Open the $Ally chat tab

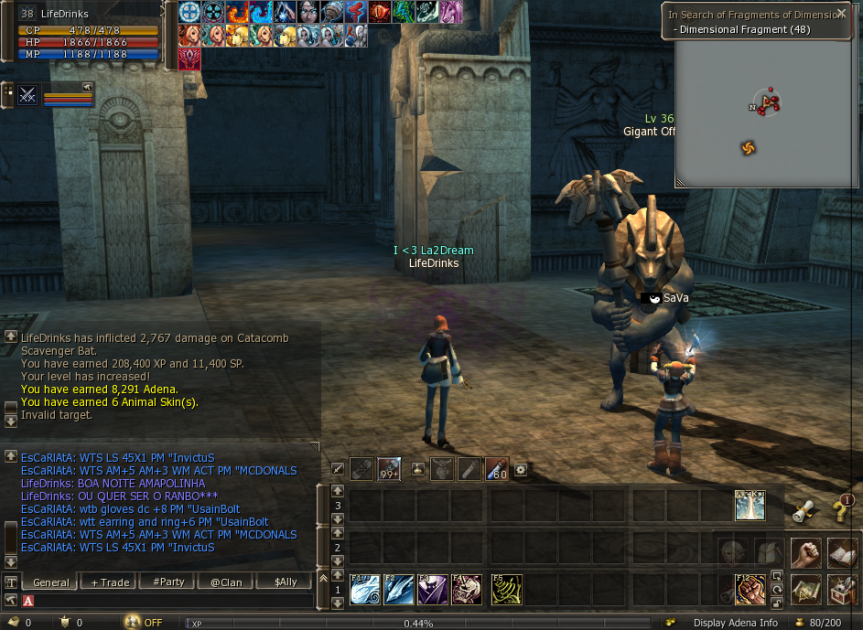(285, 582)
